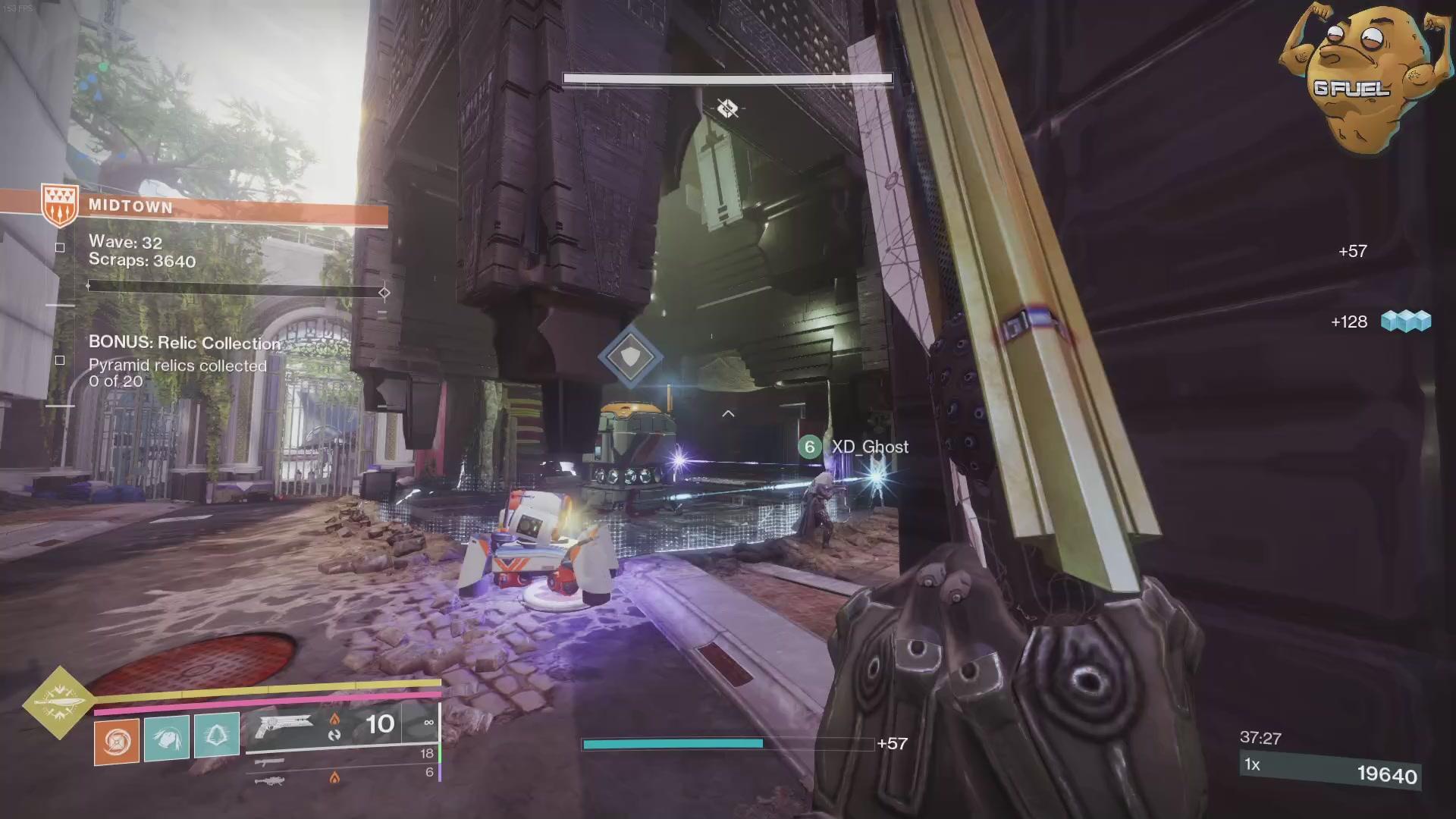1456x819 pixels.
Task: Select the shield defend waypoint marker
Action: pos(630,356)
